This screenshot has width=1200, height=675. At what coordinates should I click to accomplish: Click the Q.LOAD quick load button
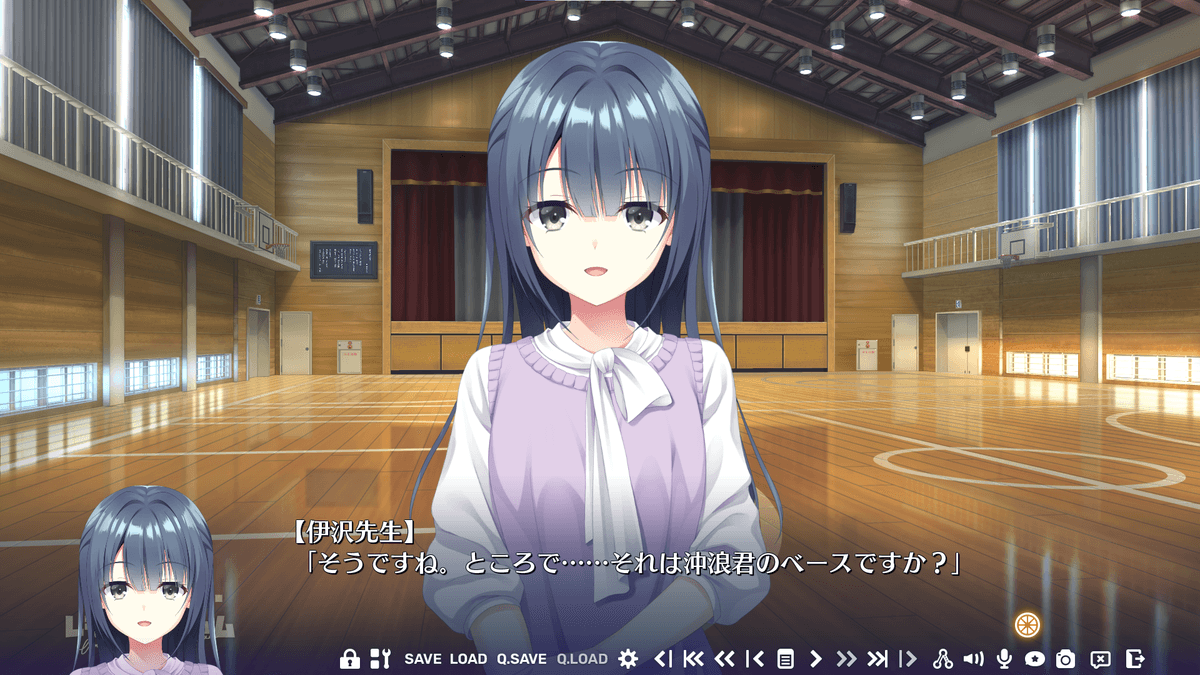(582, 659)
